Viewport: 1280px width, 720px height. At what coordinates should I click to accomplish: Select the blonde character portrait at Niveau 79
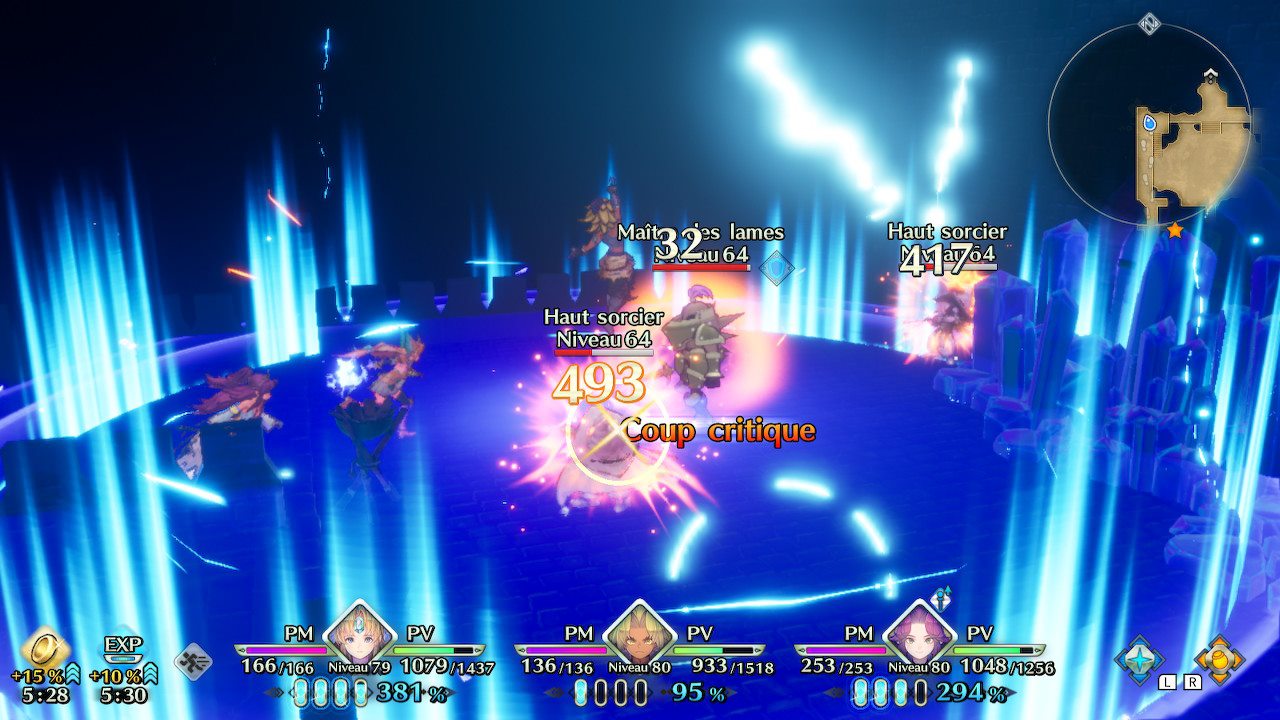pos(359,634)
